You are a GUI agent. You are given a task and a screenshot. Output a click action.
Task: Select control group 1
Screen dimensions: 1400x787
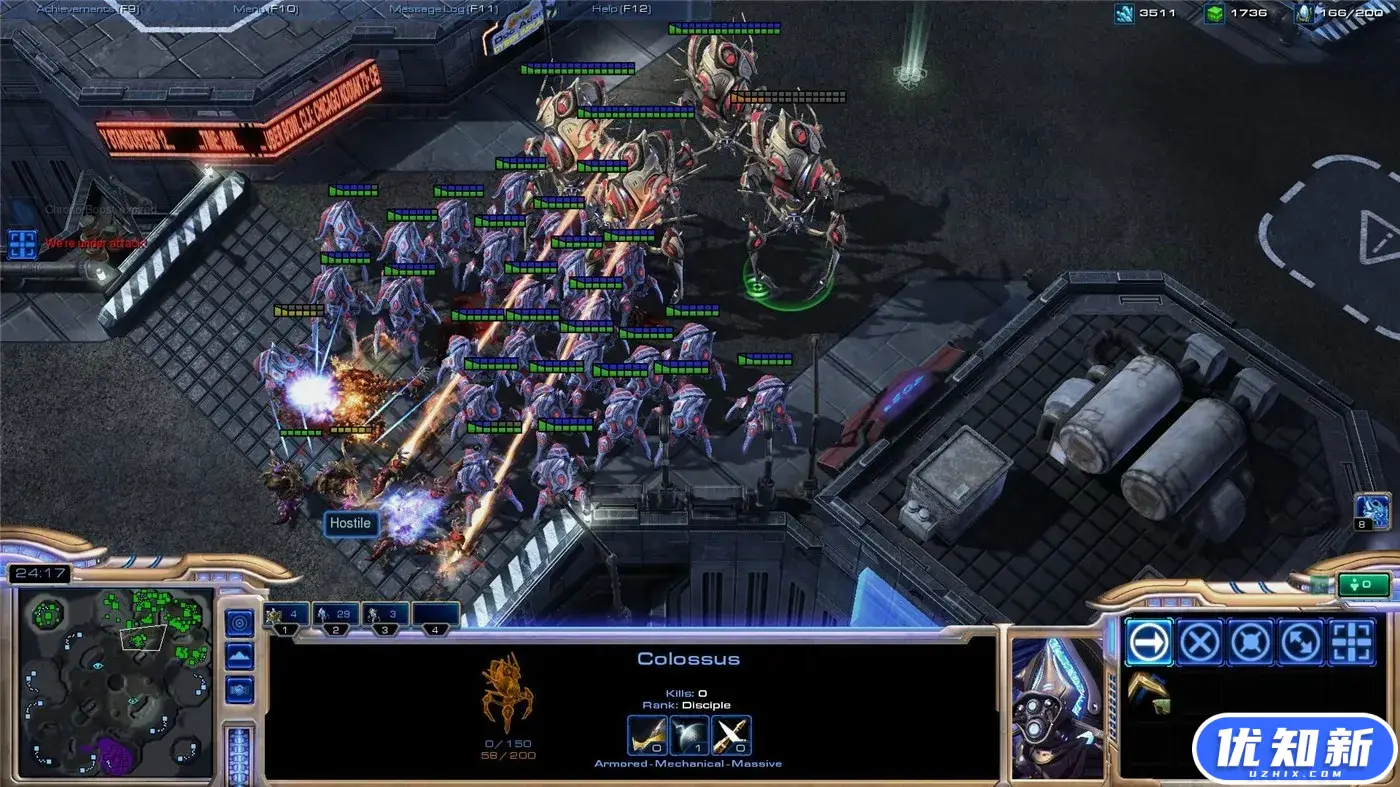(287, 615)
